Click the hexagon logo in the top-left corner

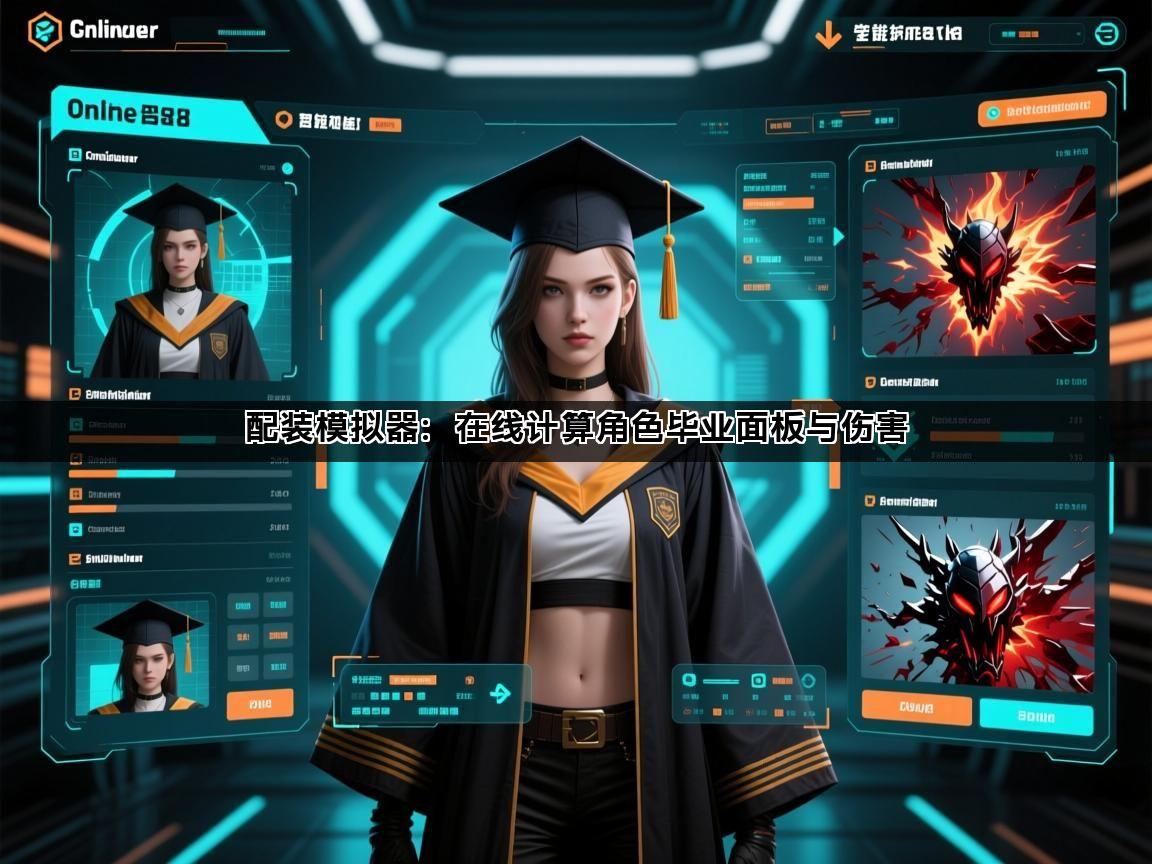click(44, 31)
